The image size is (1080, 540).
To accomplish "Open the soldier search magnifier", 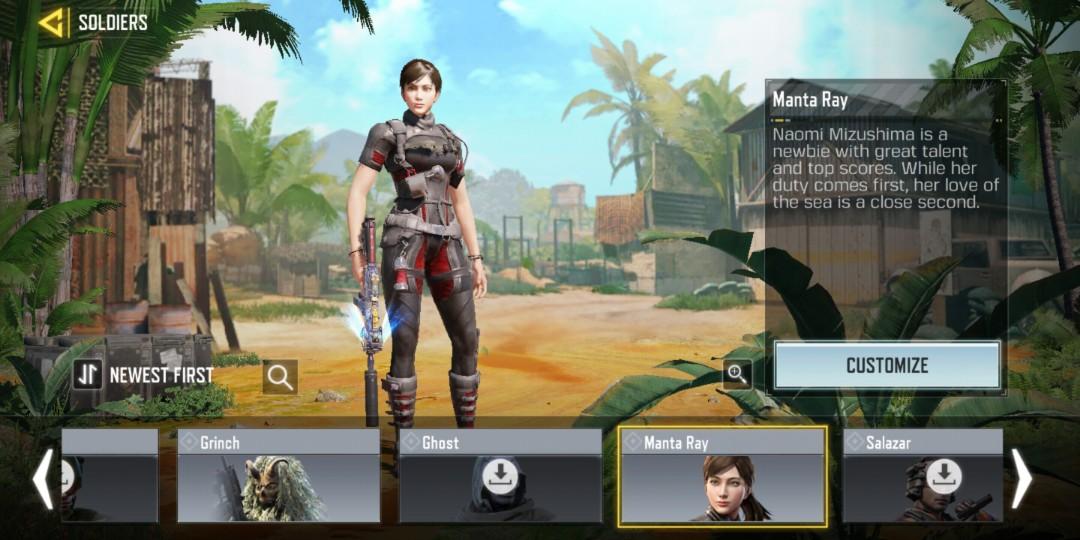I will [x=280, y=377].
